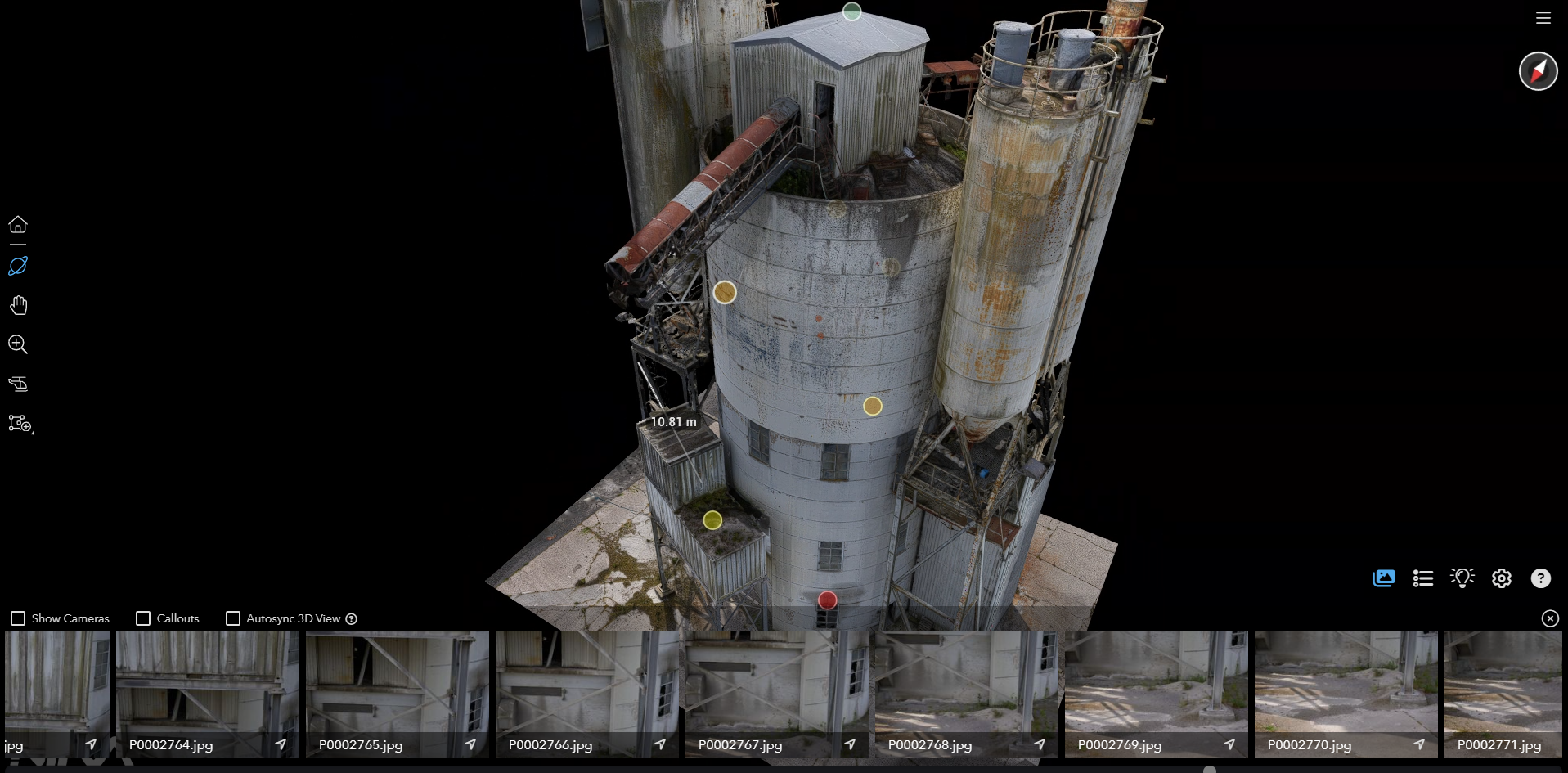The height and width of the screenshot is (773, 1568).
Task: Click the compass to reset orientation
Action: 1538,71
